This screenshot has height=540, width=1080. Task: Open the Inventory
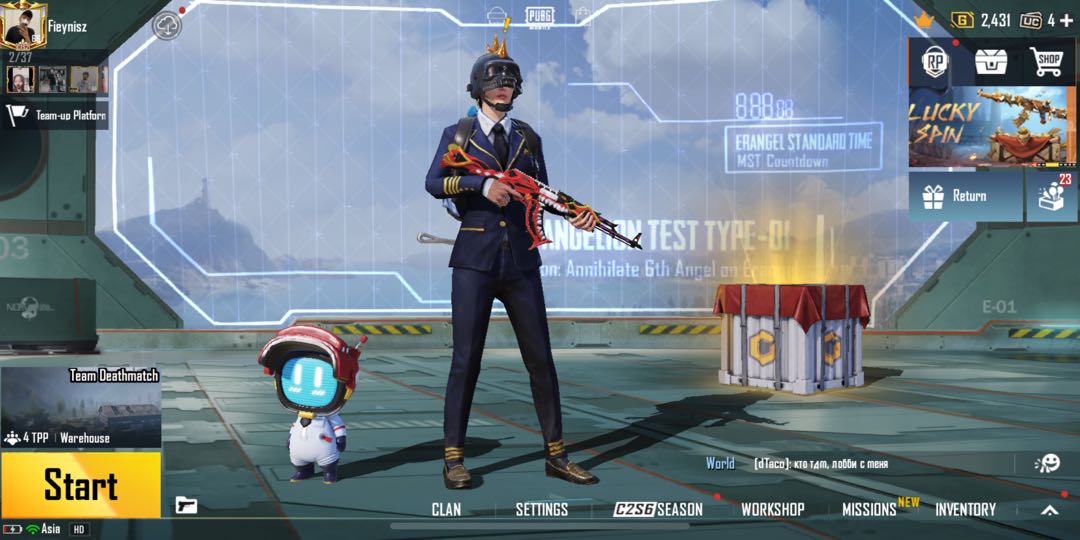click(x=965, y=509)
